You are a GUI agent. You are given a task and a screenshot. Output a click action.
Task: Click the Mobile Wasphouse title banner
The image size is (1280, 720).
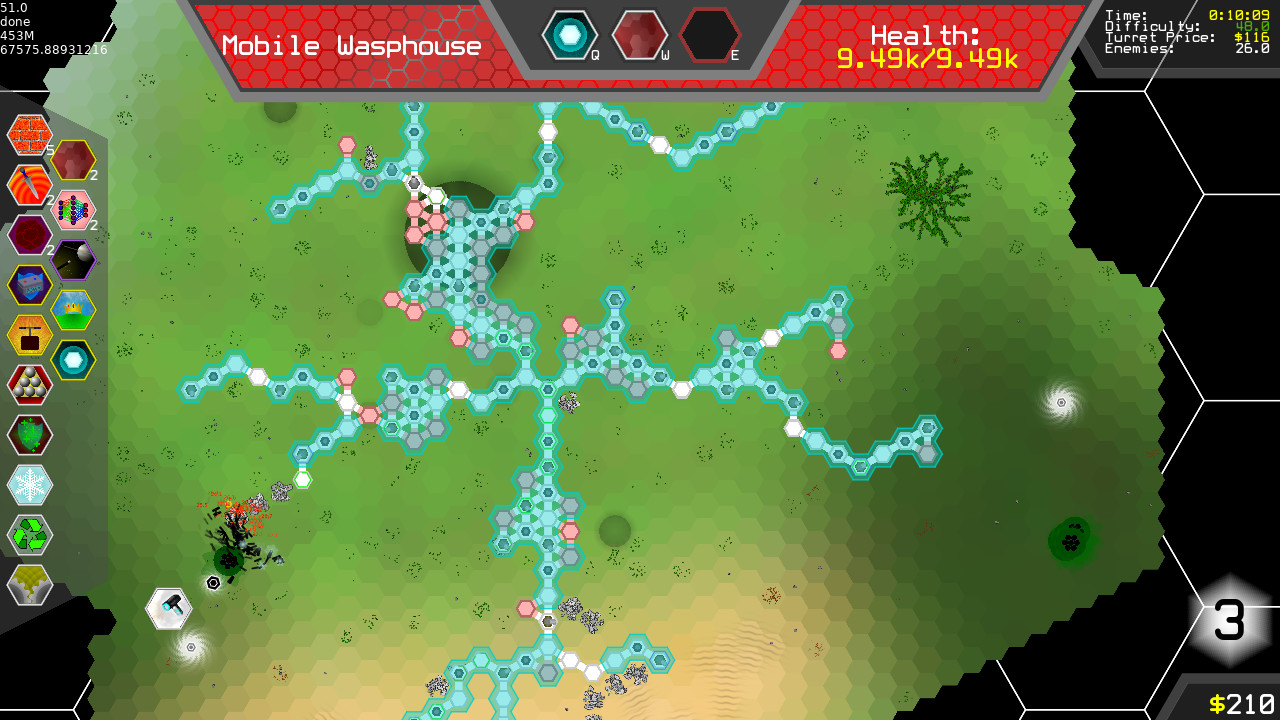[x=352, y=45]
